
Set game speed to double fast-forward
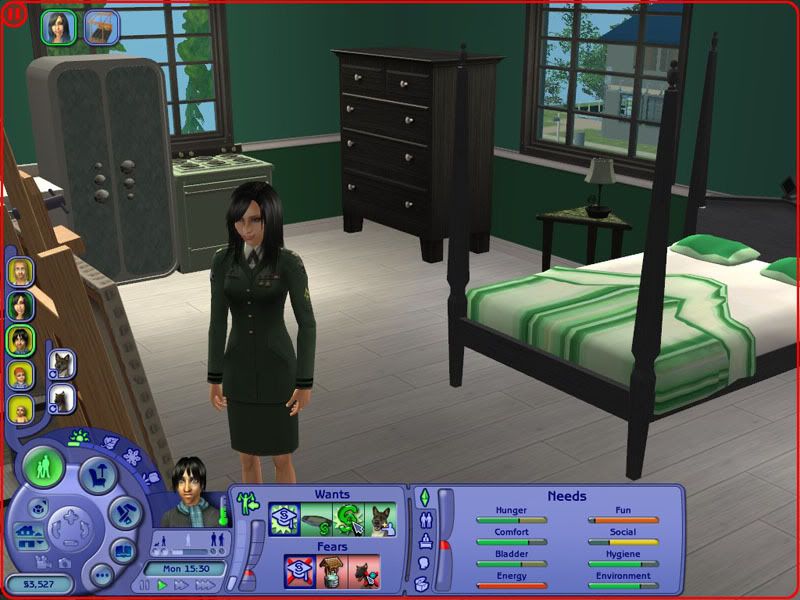[178, 585]
